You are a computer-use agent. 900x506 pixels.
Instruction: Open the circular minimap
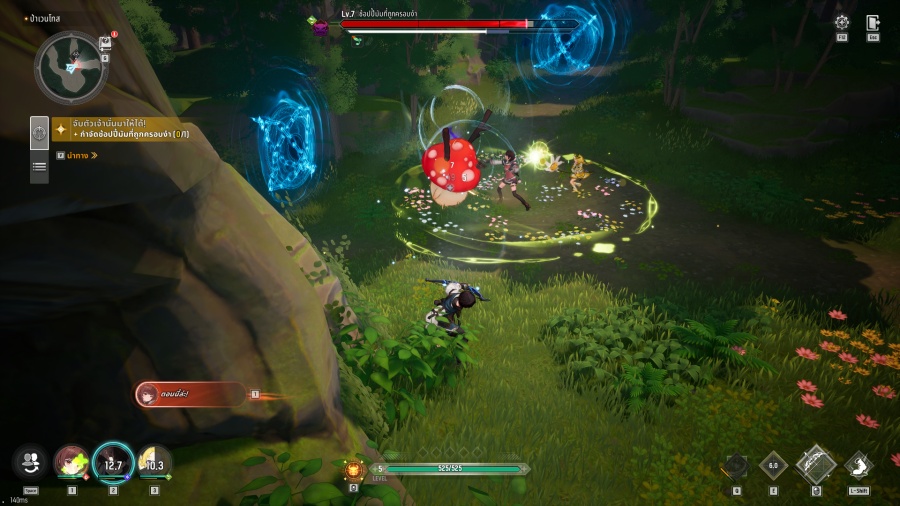(x=71, y=65)
